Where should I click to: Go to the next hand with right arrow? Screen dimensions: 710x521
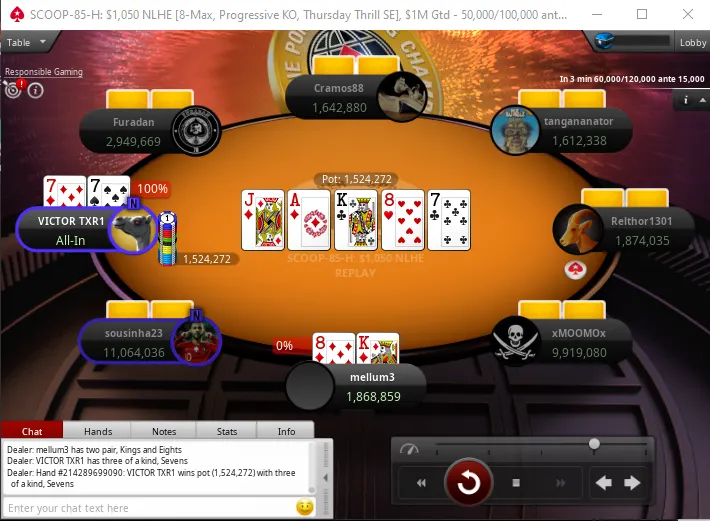[x=632, y=483]
